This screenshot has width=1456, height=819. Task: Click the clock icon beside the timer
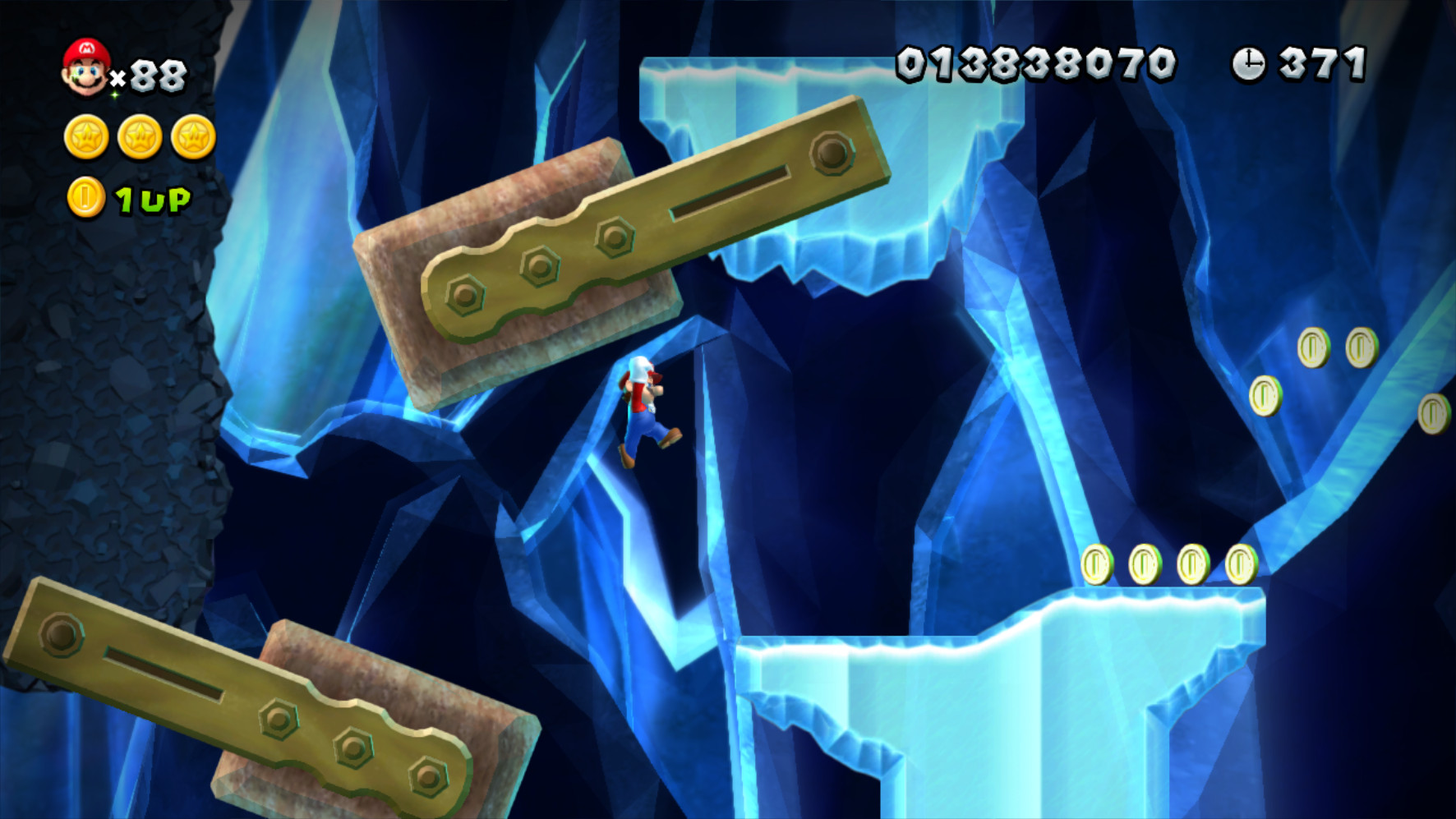pyautogui.click(x=1248, y=63)
